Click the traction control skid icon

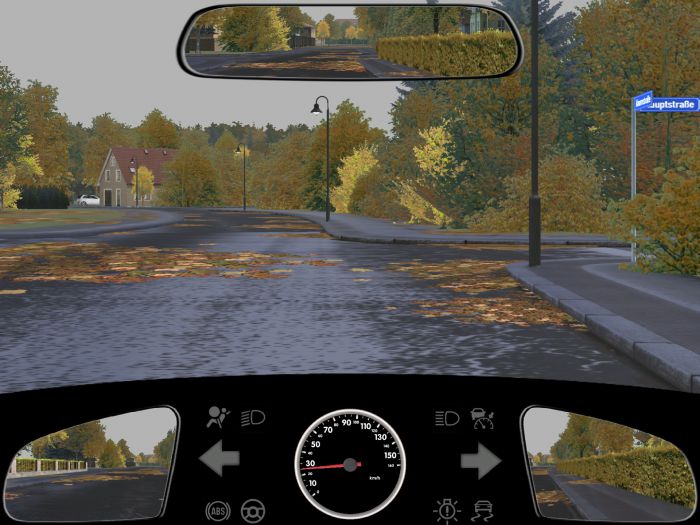(x=483, y=511)
